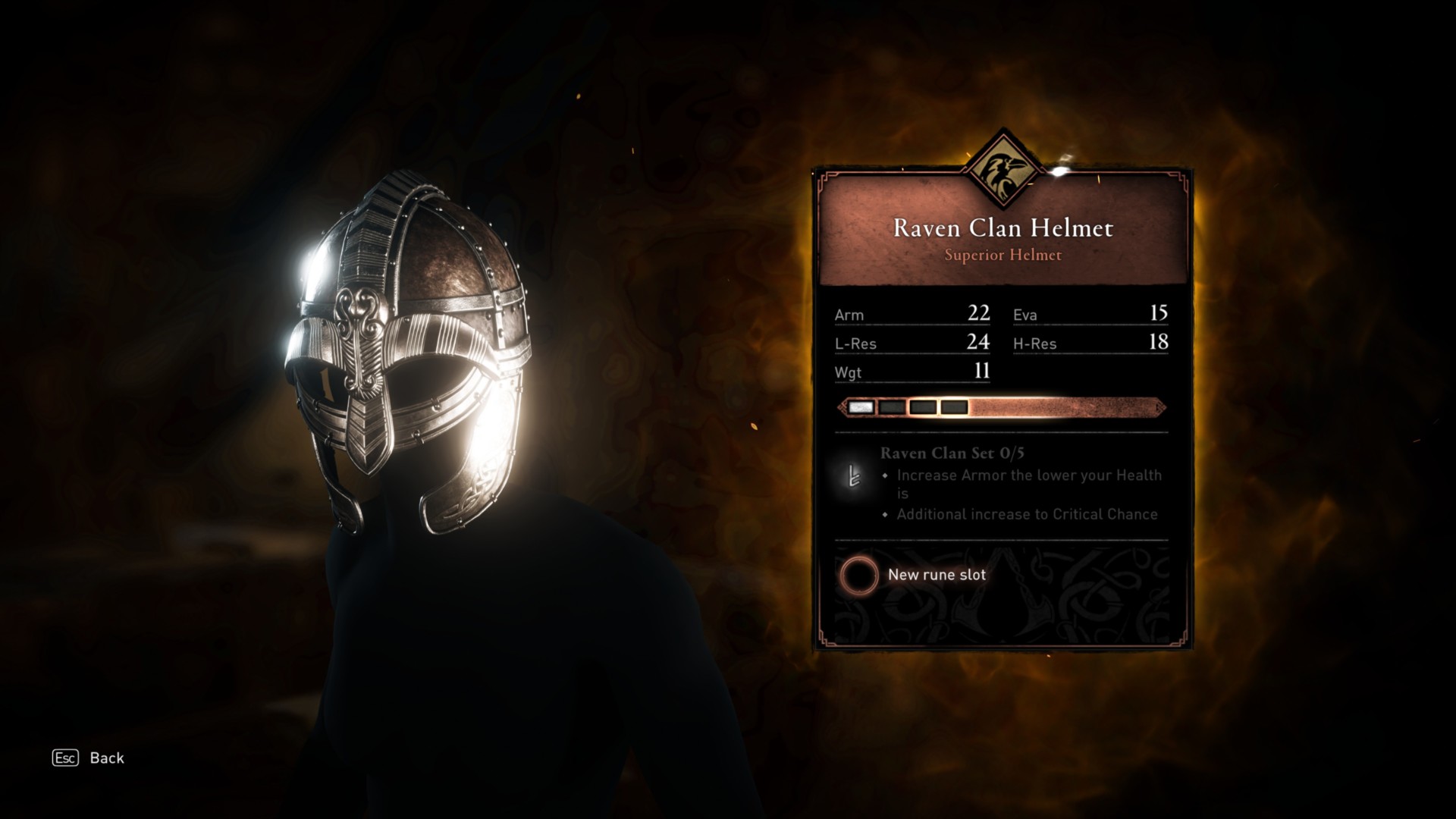Click the Raven Clan emblem icon
This screenshot has width=1456, height=819.
tap(1003, 168)
